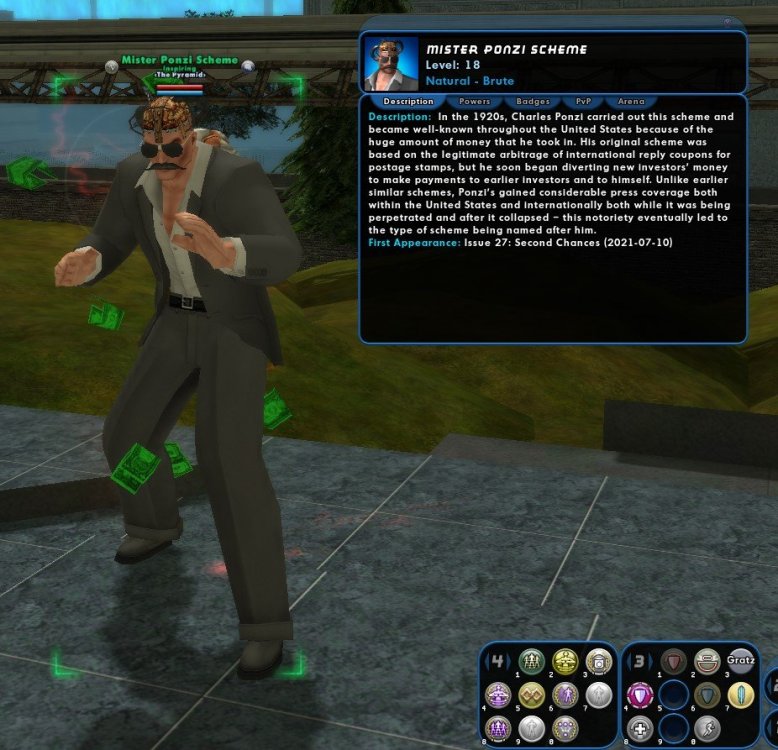Use the blue-grey shield power
Viewport: 778px width, 750px height.
tap(707, 695)
